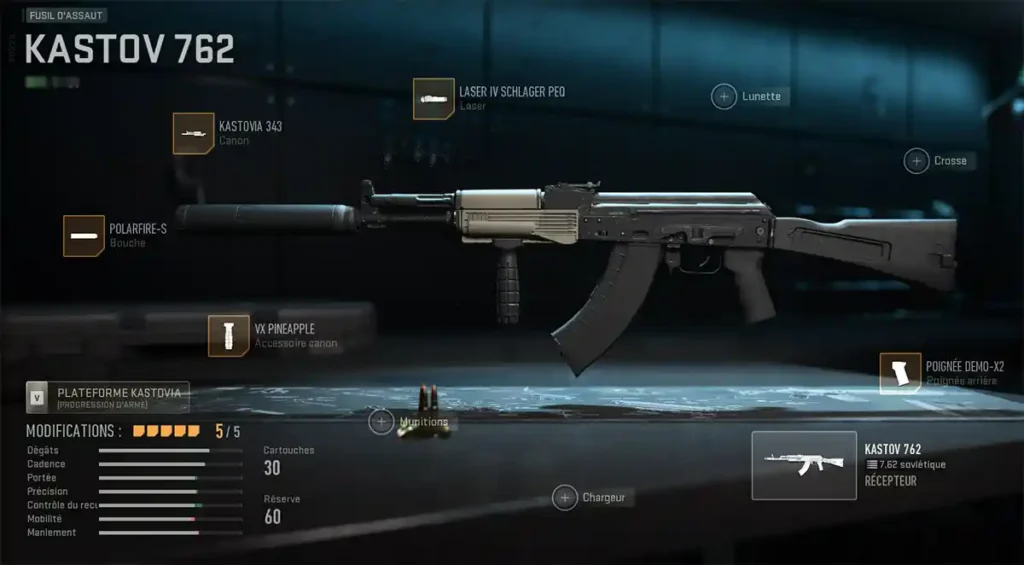Choose the Laser IV Schlager PEQ slot

434,99
